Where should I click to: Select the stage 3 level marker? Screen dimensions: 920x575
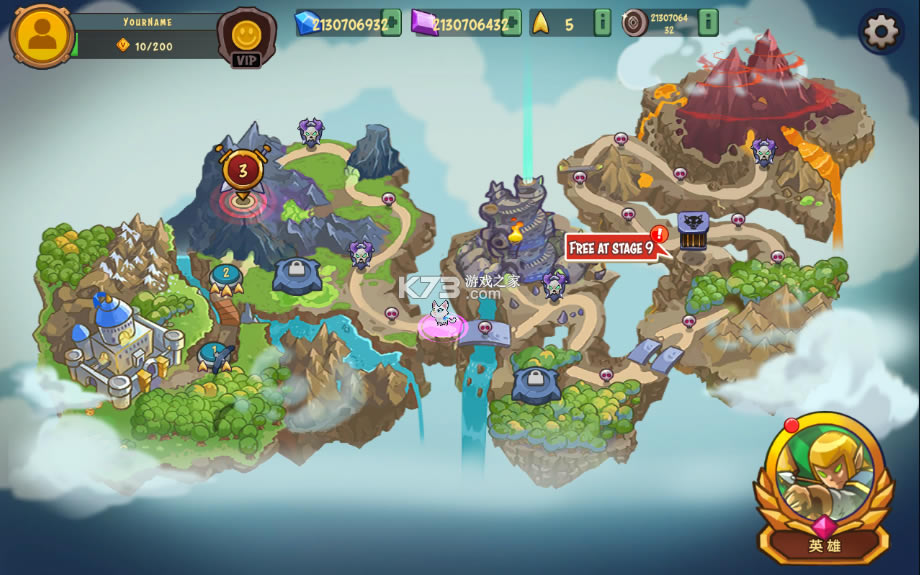click(241, 172)
